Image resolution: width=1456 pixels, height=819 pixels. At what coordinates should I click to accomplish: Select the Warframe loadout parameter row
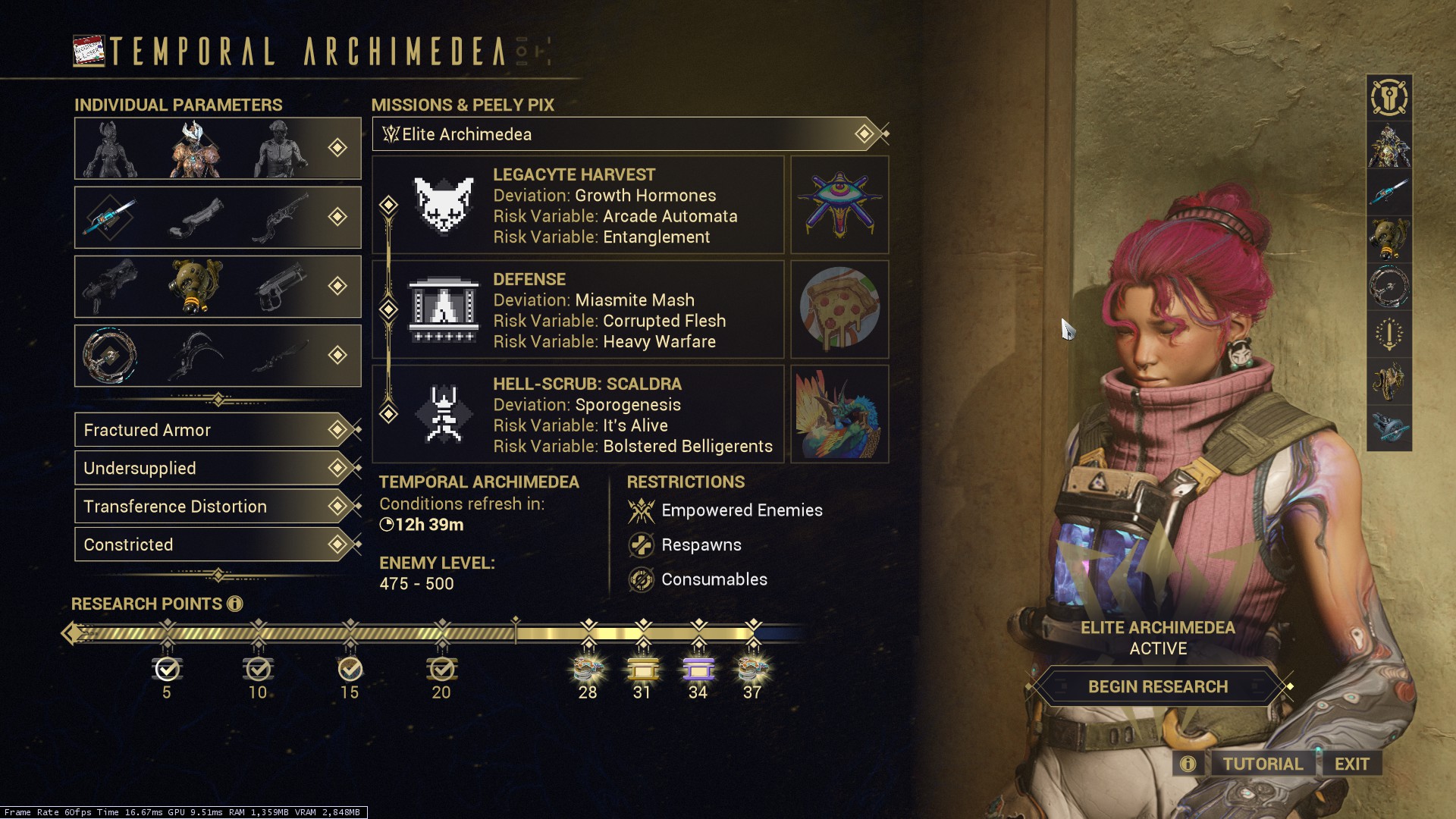click(x=218, y=149)
